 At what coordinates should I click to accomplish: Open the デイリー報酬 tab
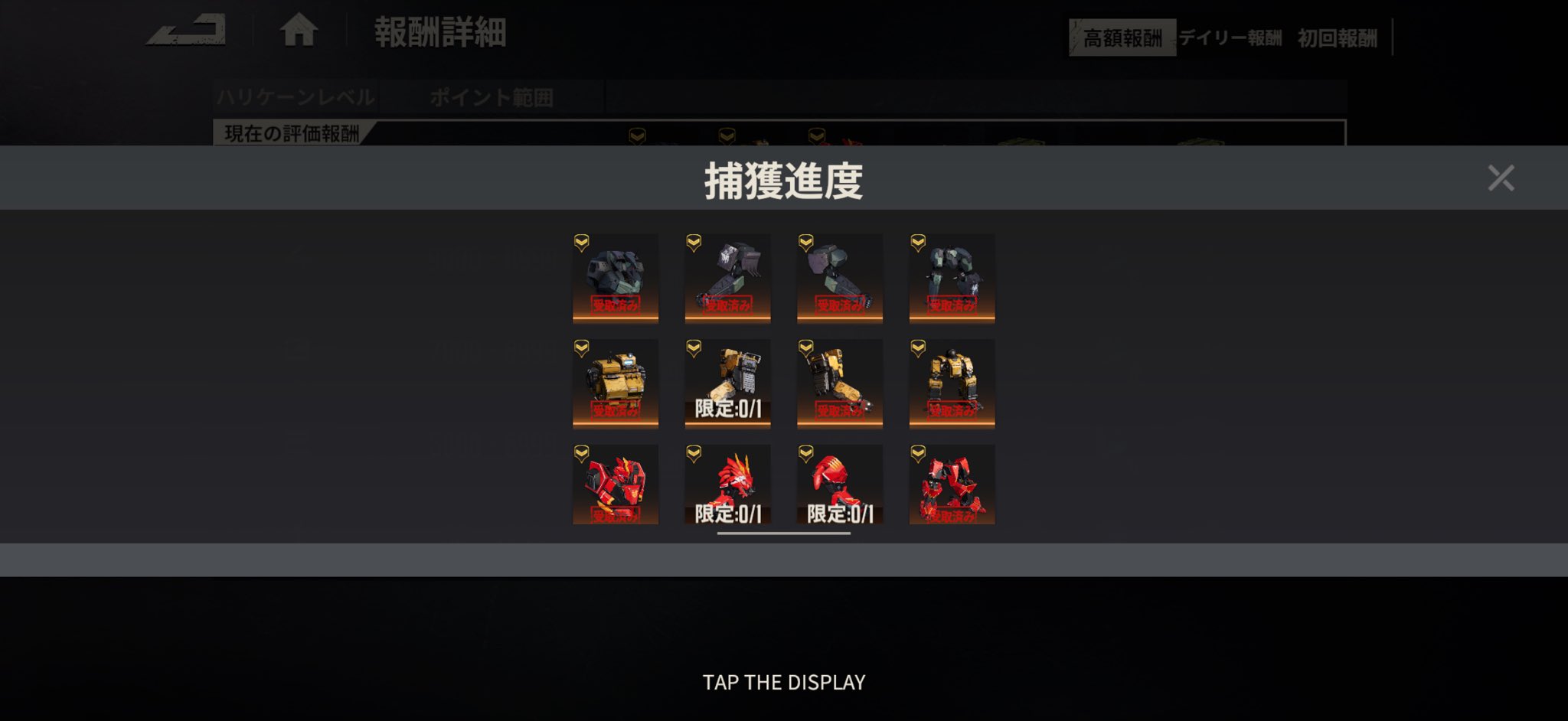point(1230,38)
